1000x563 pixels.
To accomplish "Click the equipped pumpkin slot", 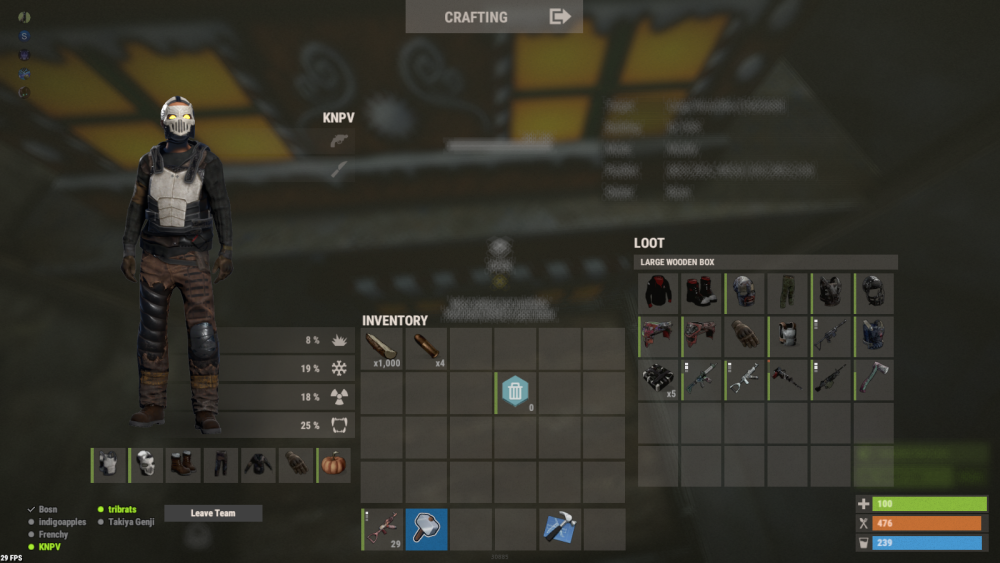I will [x=334, y=466].
